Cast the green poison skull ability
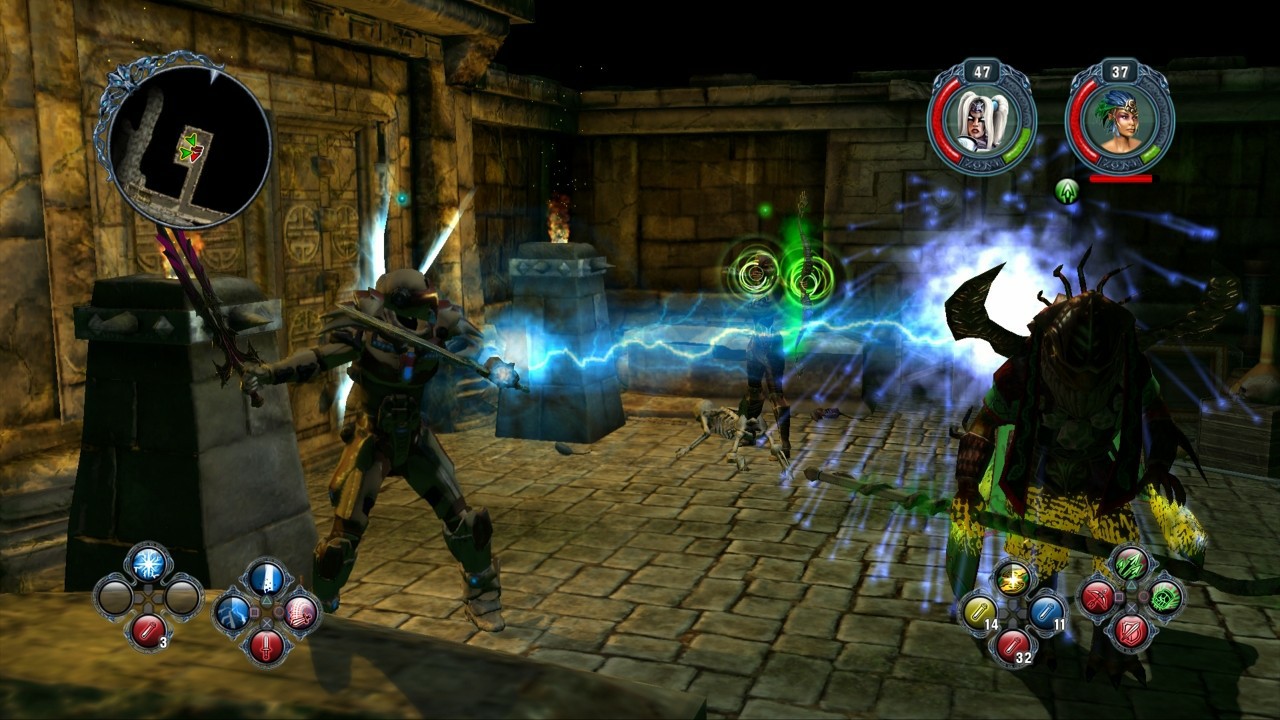The width and height of the screenshot is (1280, 720). click(1164, 599)
